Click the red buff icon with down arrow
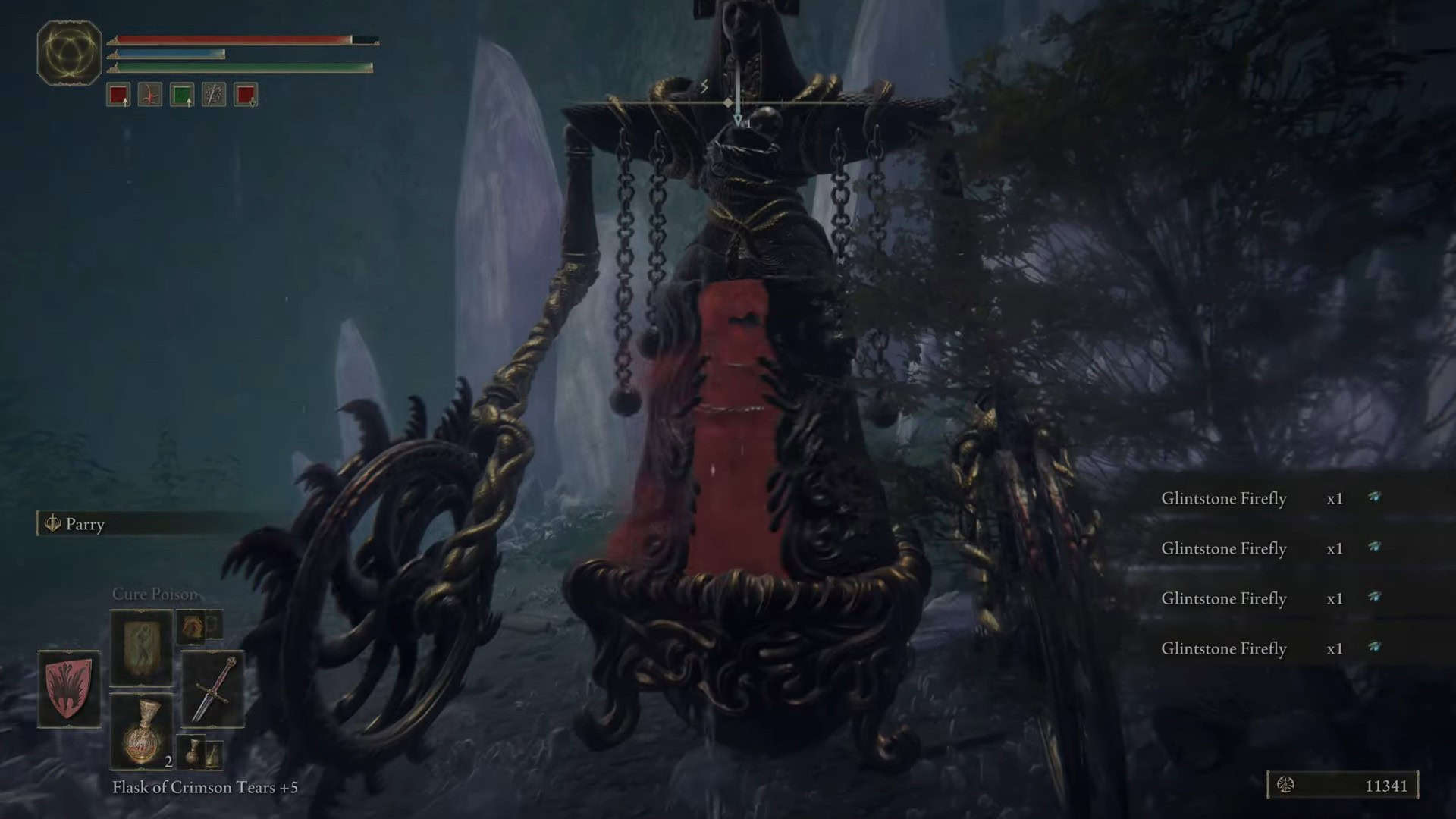Image resolution: width=1456 pixels, height=819 pixels. click(246, 96)
